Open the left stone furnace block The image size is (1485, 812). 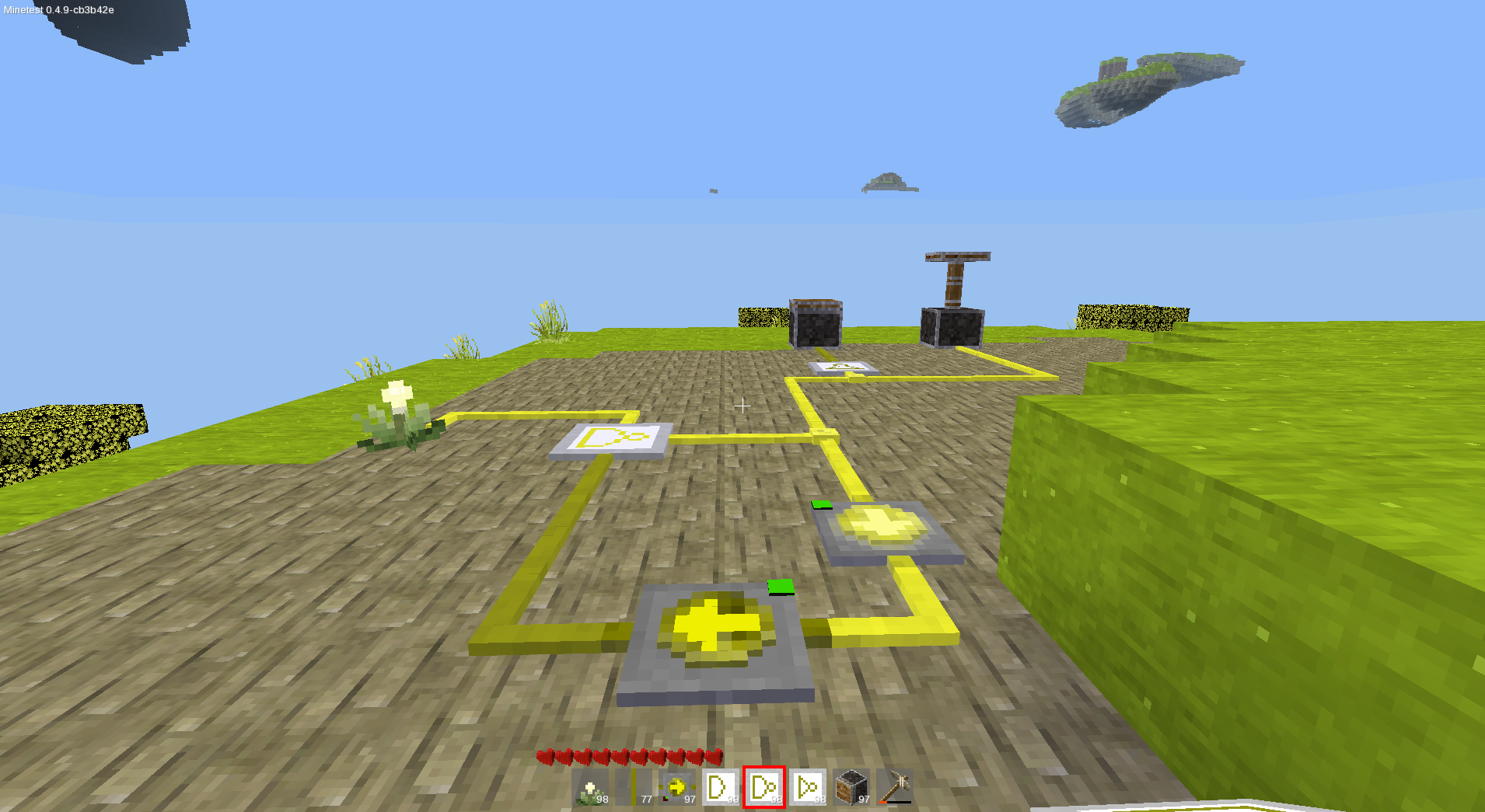pyautogui.click(x=815, y=322)
